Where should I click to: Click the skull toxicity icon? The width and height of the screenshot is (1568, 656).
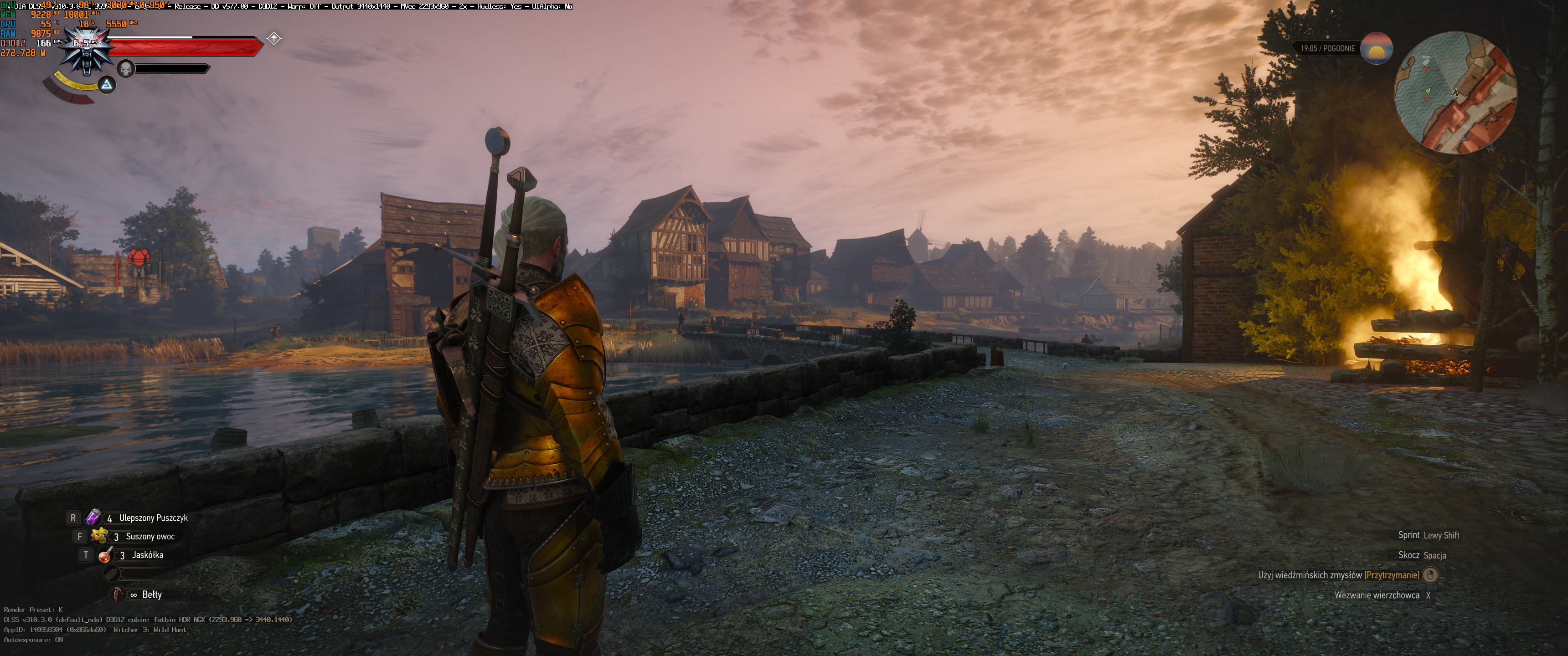pos(125,69)
